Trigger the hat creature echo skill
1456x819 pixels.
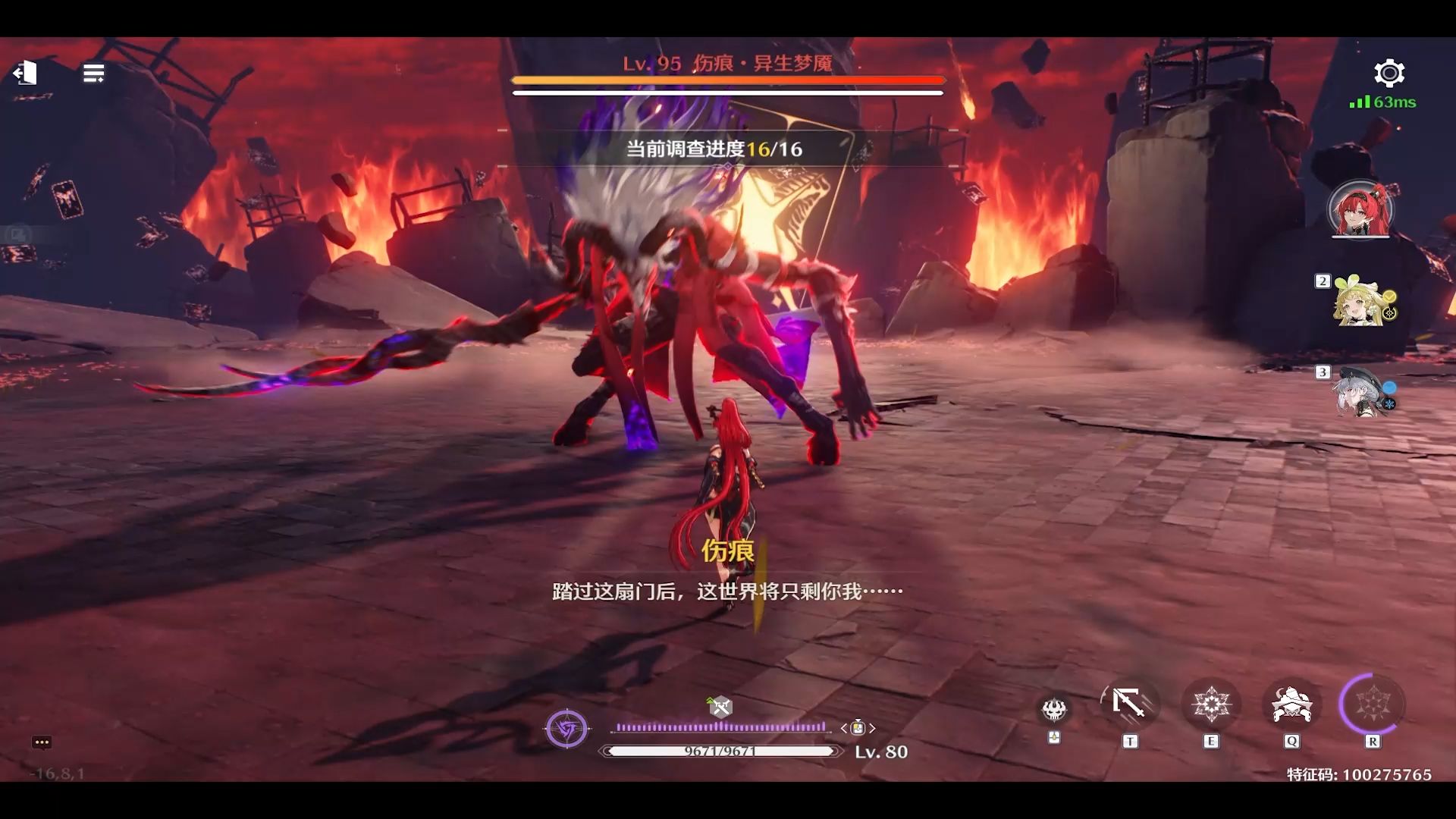click(x=1291, y=704)
